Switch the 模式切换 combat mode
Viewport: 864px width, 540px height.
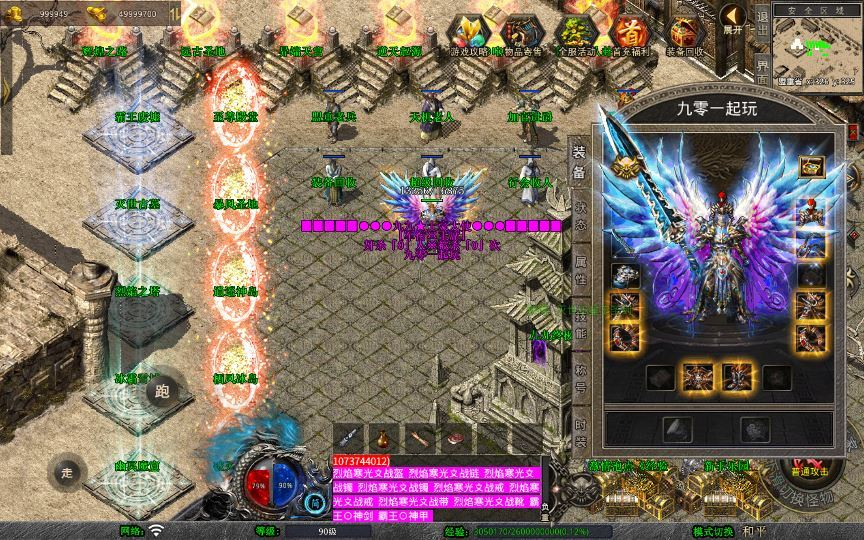click(714, 531)
